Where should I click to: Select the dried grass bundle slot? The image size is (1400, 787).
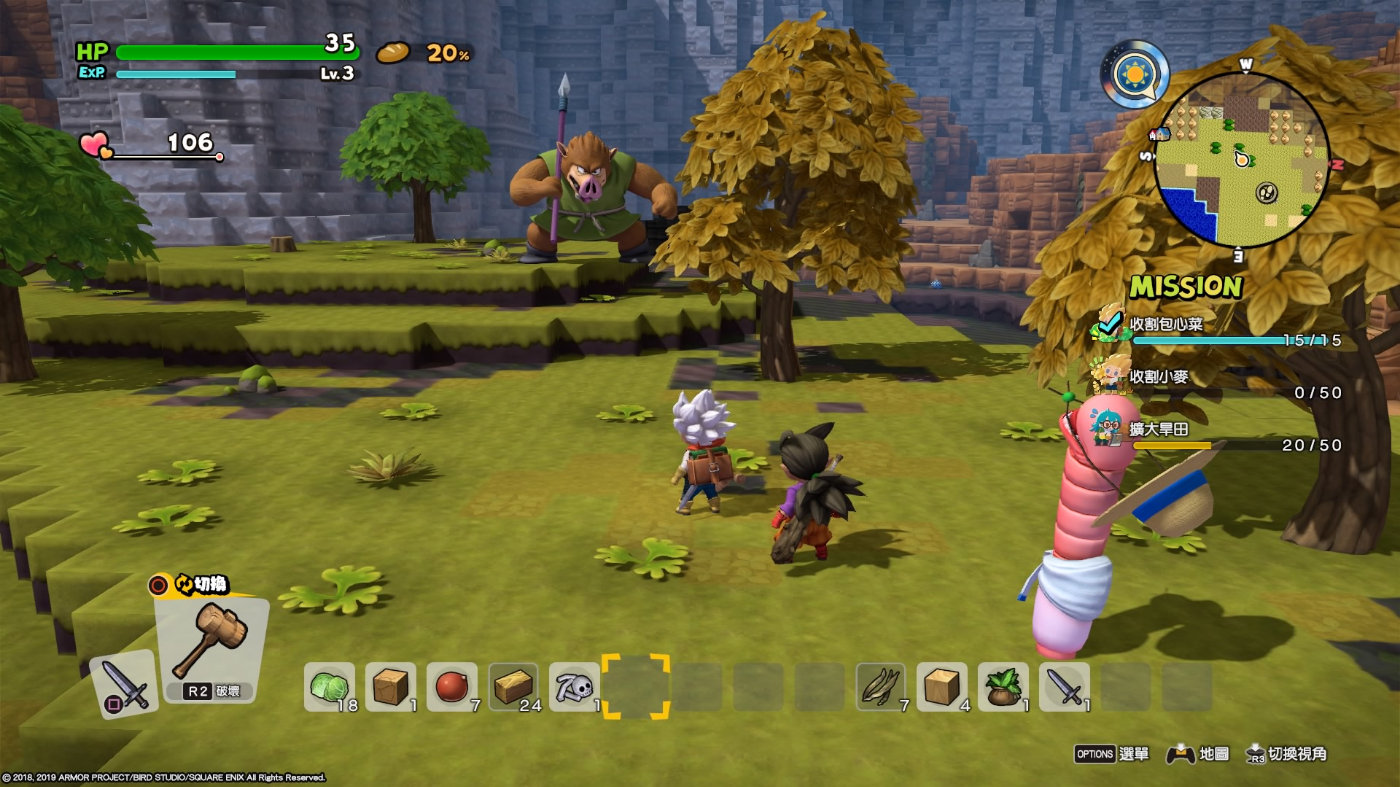pos(881,687)
